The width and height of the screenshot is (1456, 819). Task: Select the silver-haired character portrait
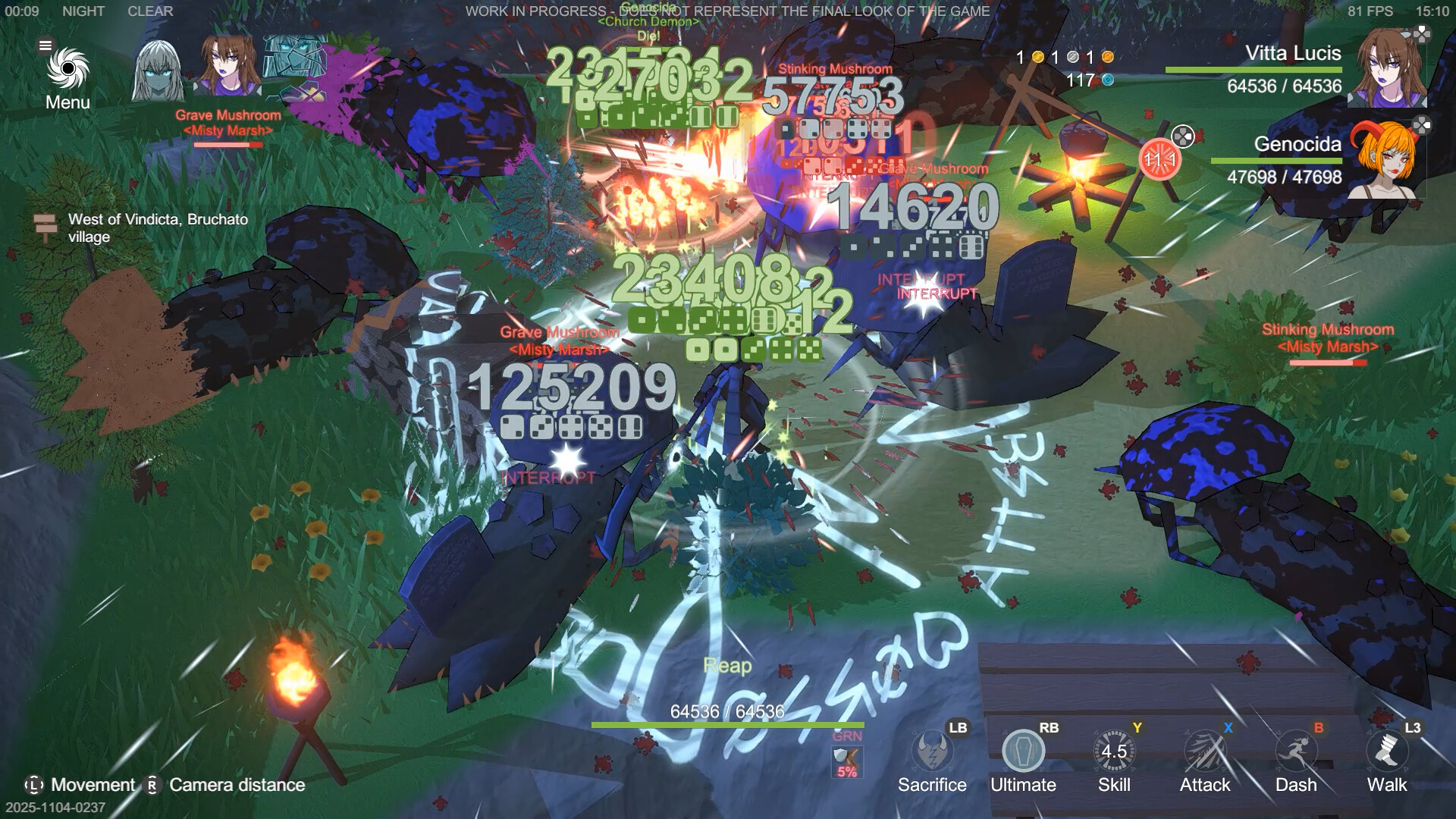click(x=158, y=71)
